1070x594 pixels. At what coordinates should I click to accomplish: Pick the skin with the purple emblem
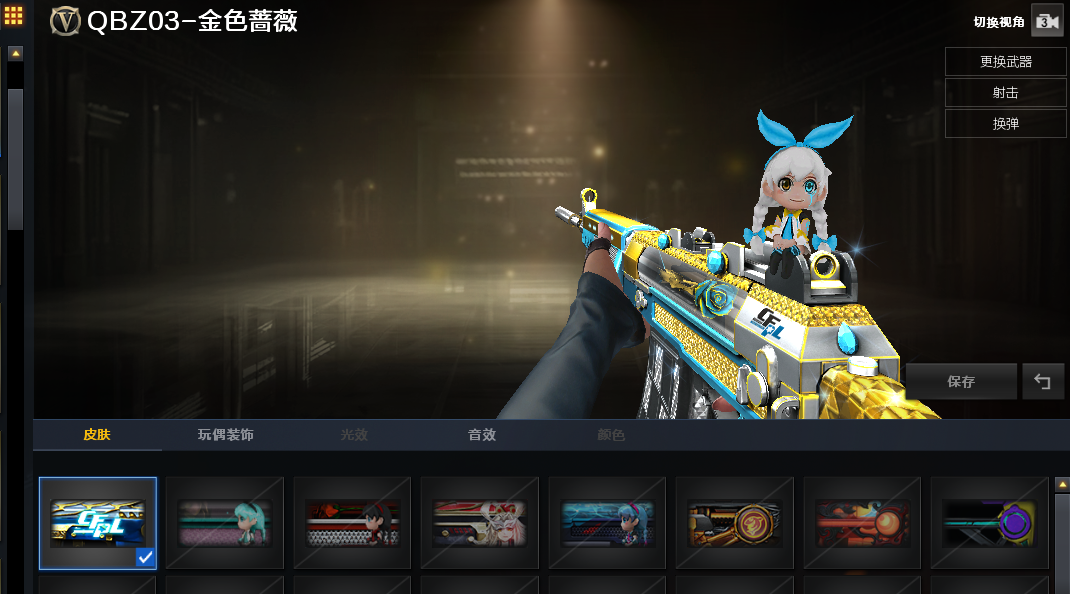click(990, 523)
